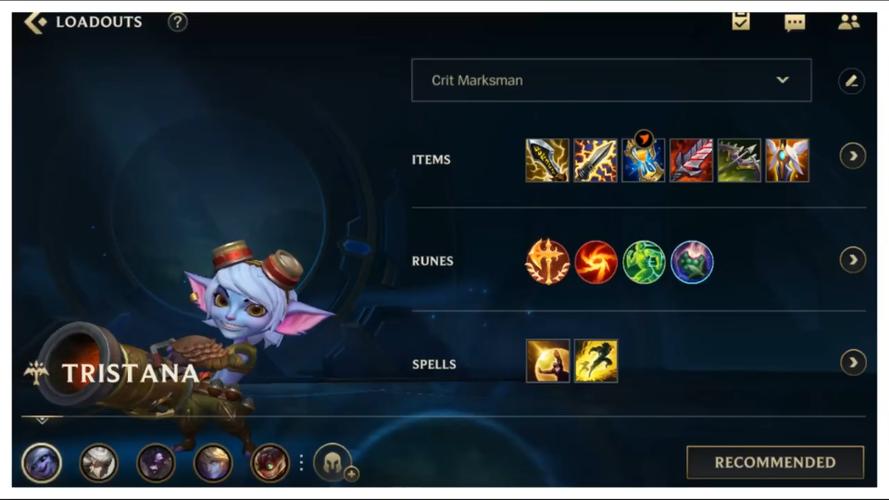This screenshot has height=500, width=889.
Task: Select the yellow running figure Flash spell
Action: click(x=595, y=361)
